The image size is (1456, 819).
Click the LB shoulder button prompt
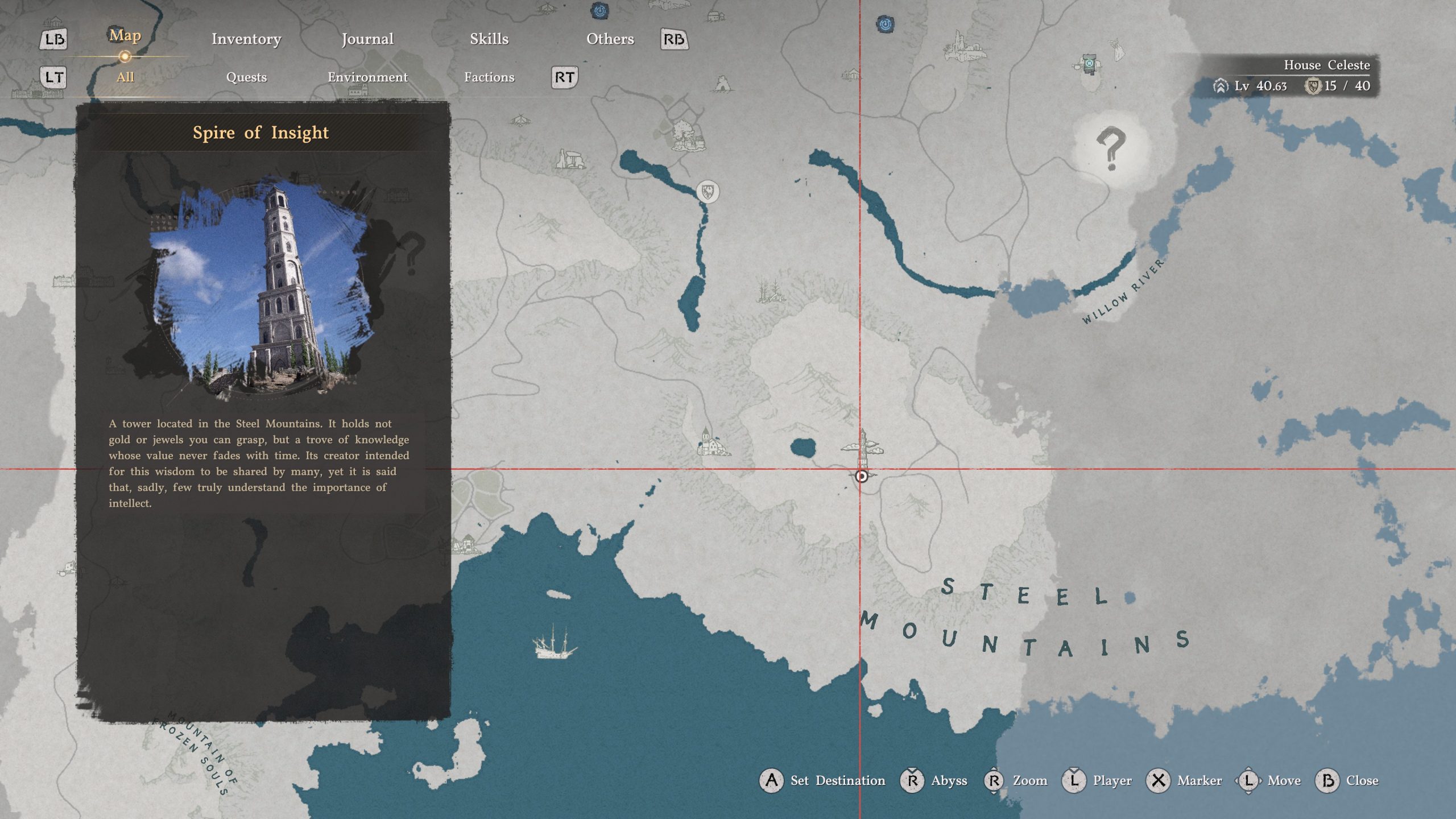[53, 40]
